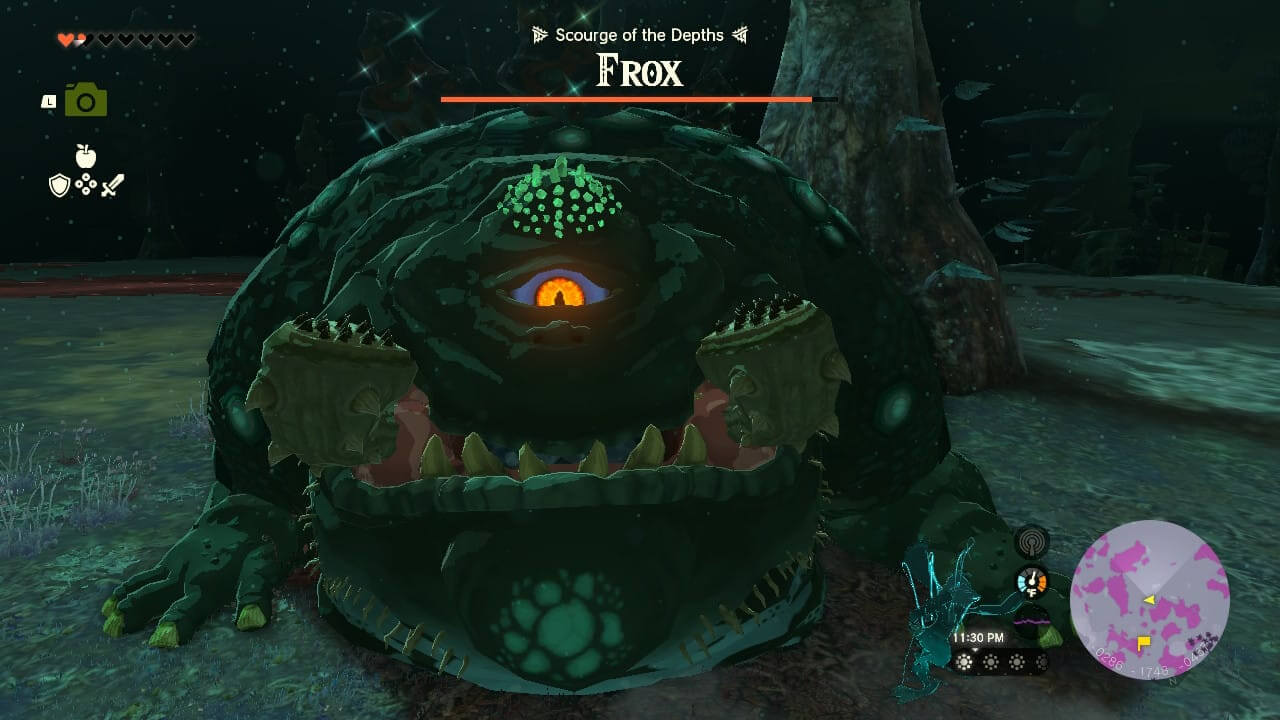This screenshot has height=720, width=1280.
Task: Select the sound detection sensor icon
Action: [1032, 544]
